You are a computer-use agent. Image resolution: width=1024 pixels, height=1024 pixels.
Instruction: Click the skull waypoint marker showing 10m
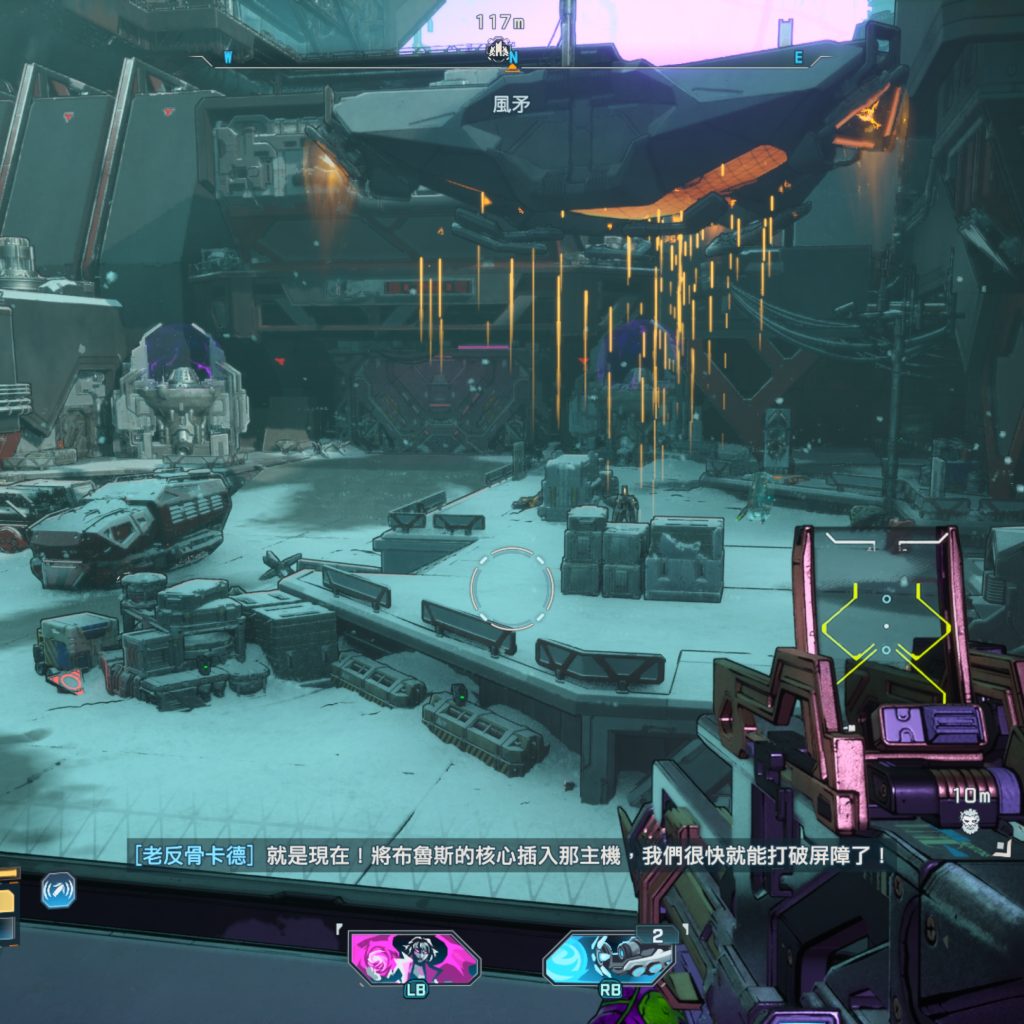968,822
